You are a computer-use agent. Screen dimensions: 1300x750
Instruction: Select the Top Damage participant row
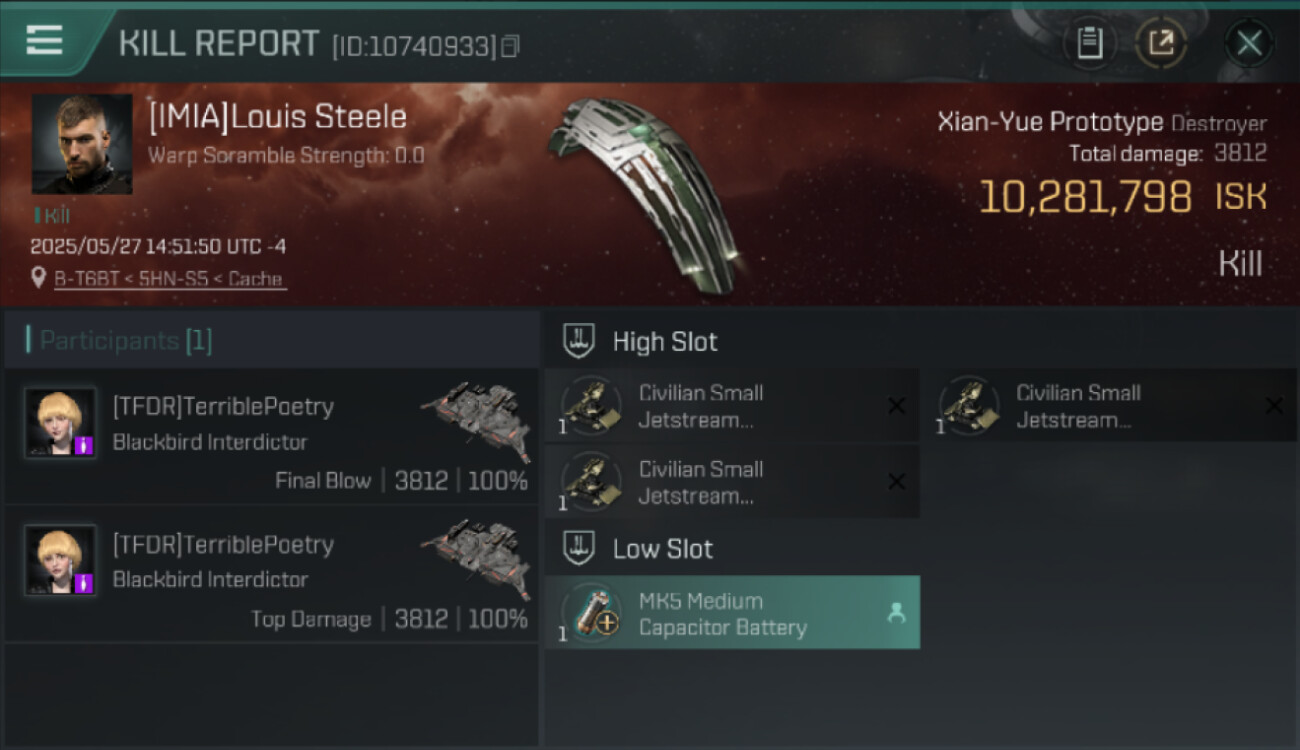pos(272,575)
